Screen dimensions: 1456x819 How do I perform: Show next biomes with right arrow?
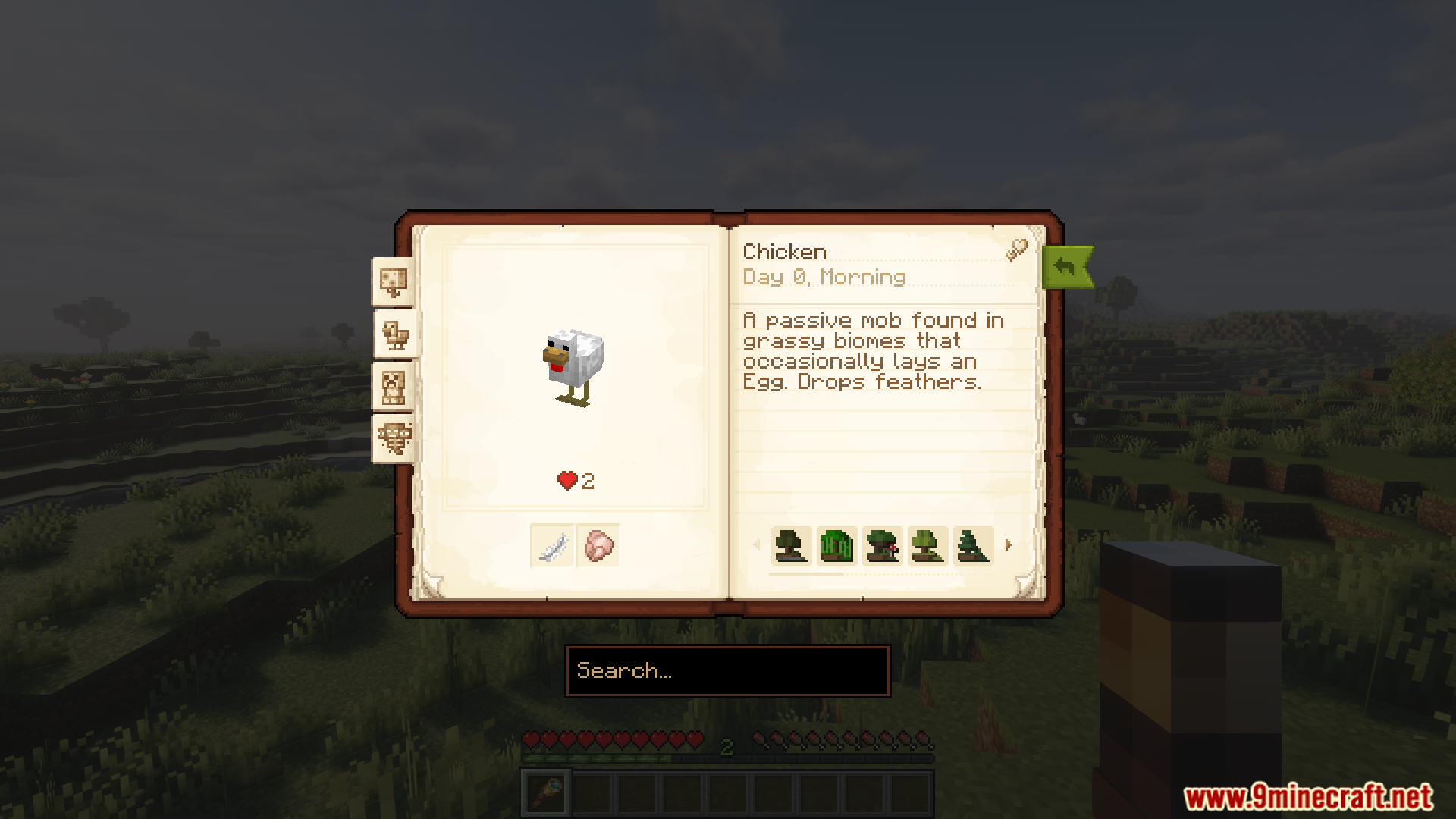tap(1008, 544)
